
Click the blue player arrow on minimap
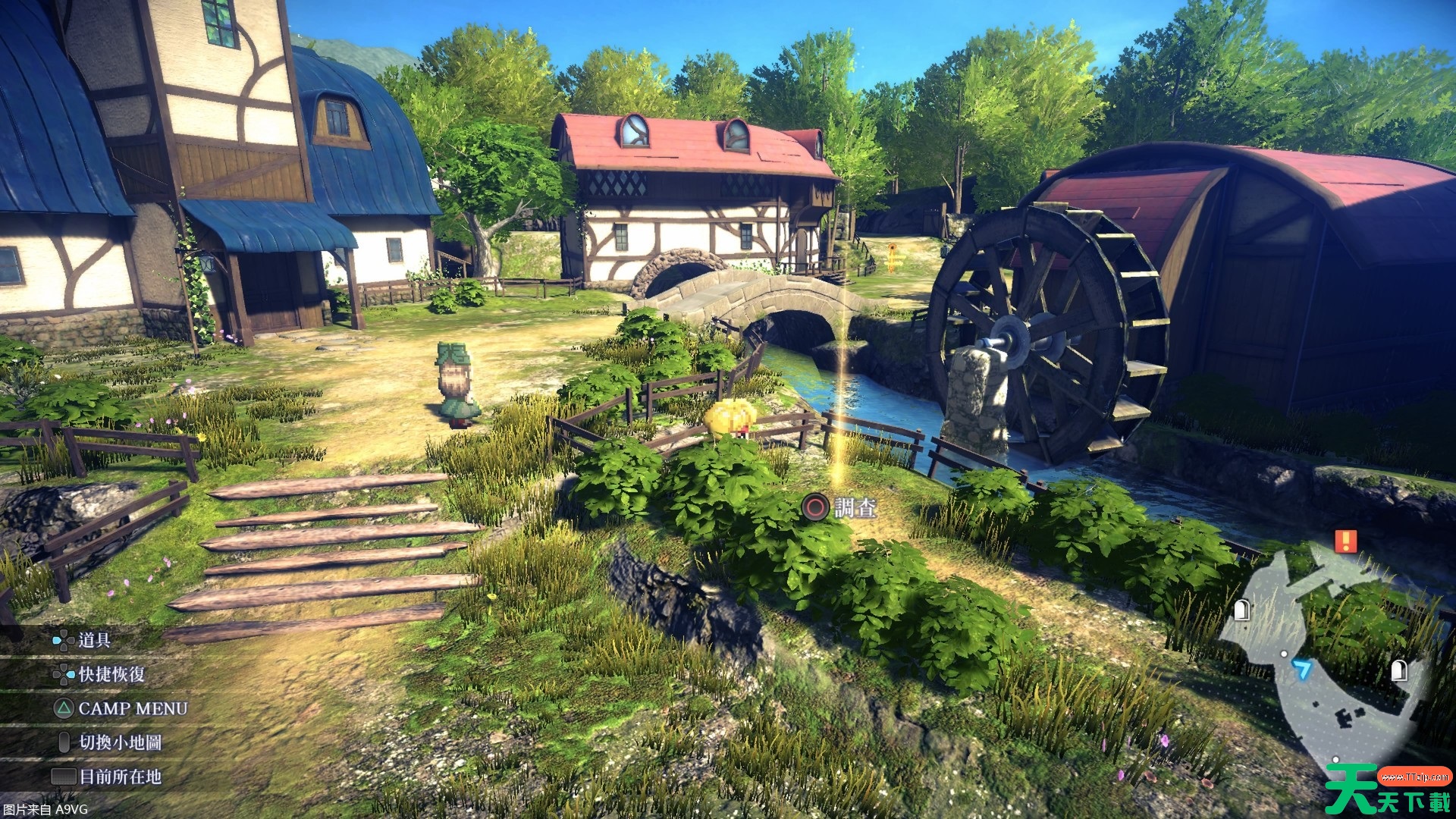[1302, 669]
